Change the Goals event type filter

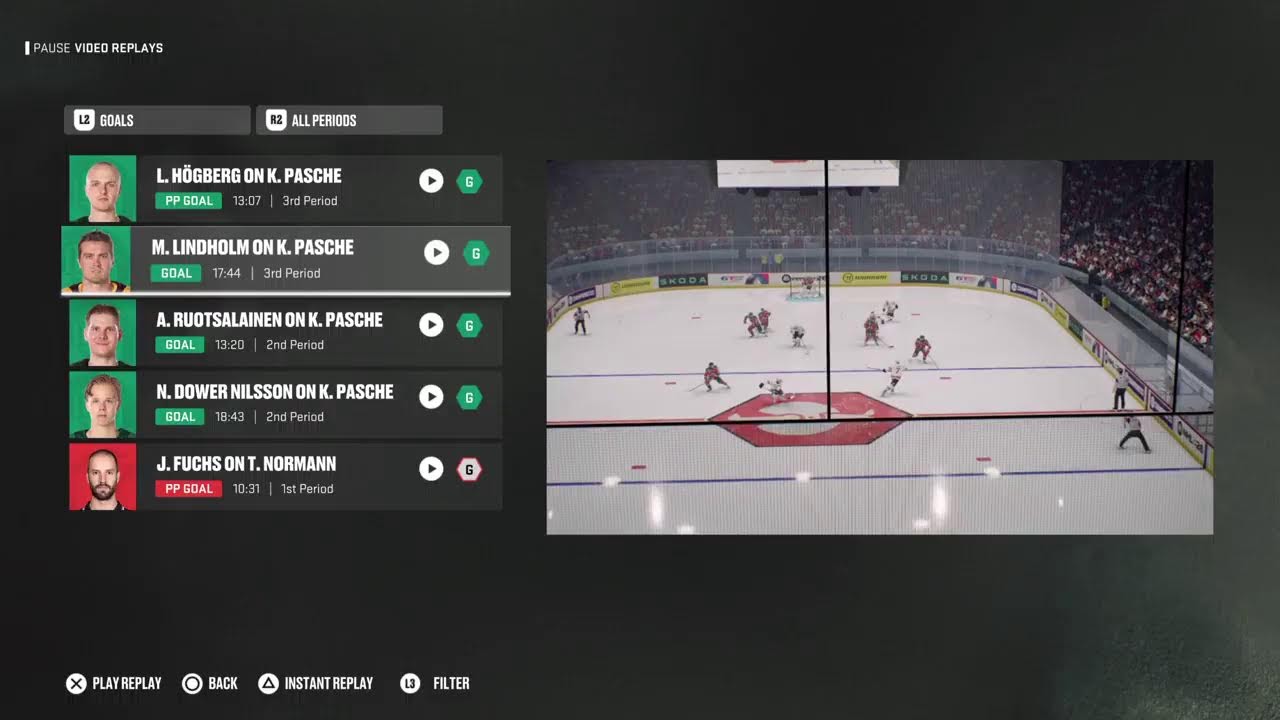point(157,120)
